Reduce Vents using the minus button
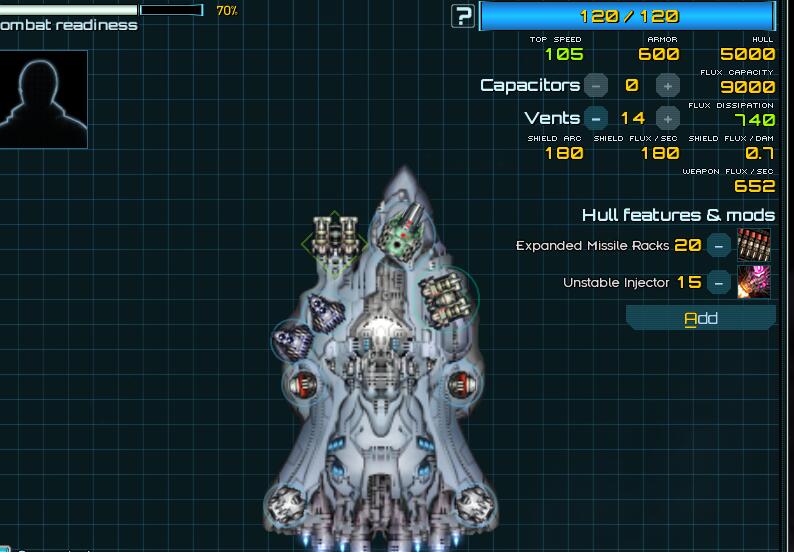 (x=596, y=118)
